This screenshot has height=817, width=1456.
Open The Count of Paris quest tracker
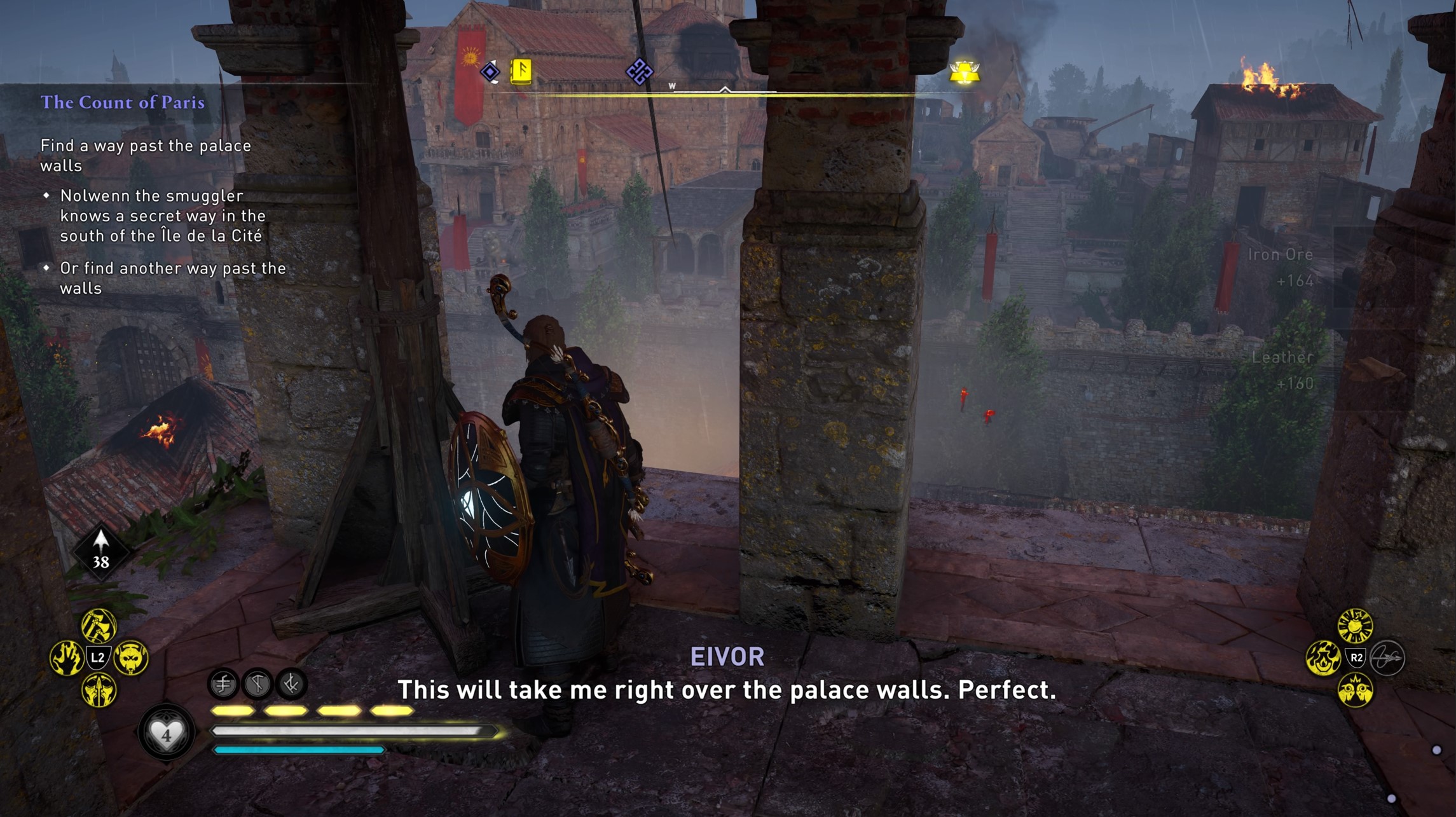123,102
